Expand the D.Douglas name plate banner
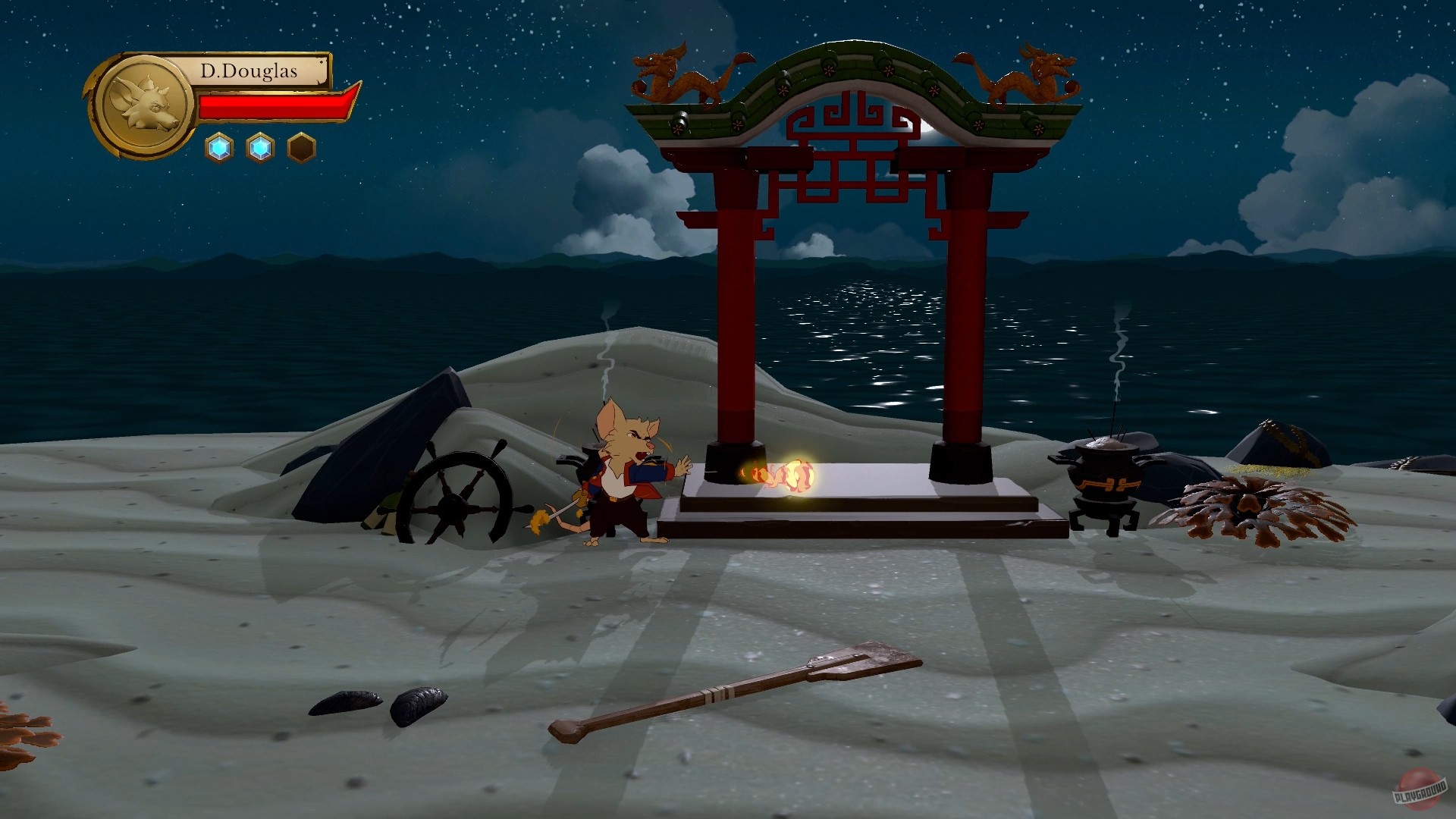This screenshot has width=1456, height=819. pos(250,72)
